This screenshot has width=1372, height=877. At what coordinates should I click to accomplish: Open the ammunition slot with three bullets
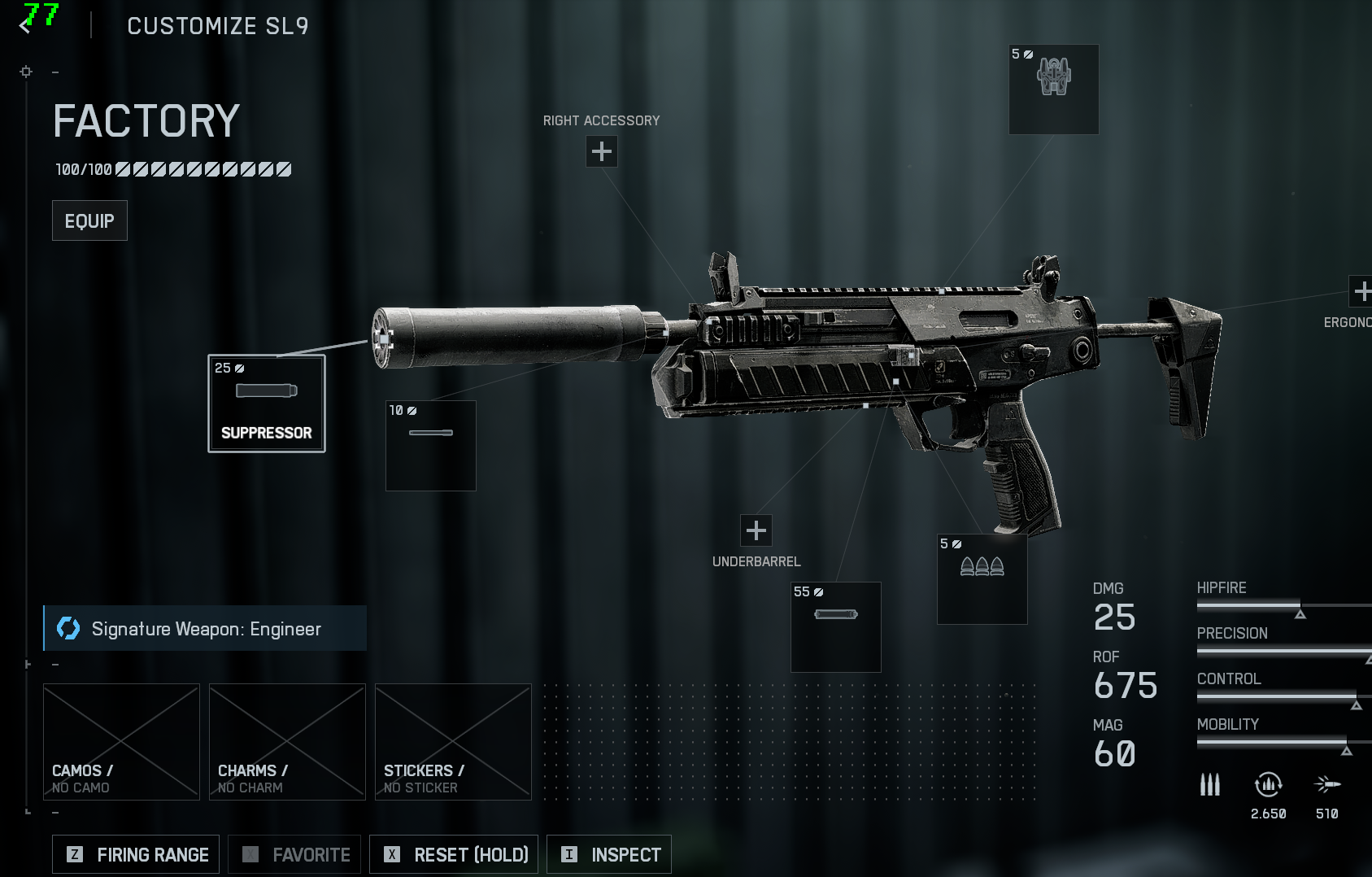pos(982,579)
